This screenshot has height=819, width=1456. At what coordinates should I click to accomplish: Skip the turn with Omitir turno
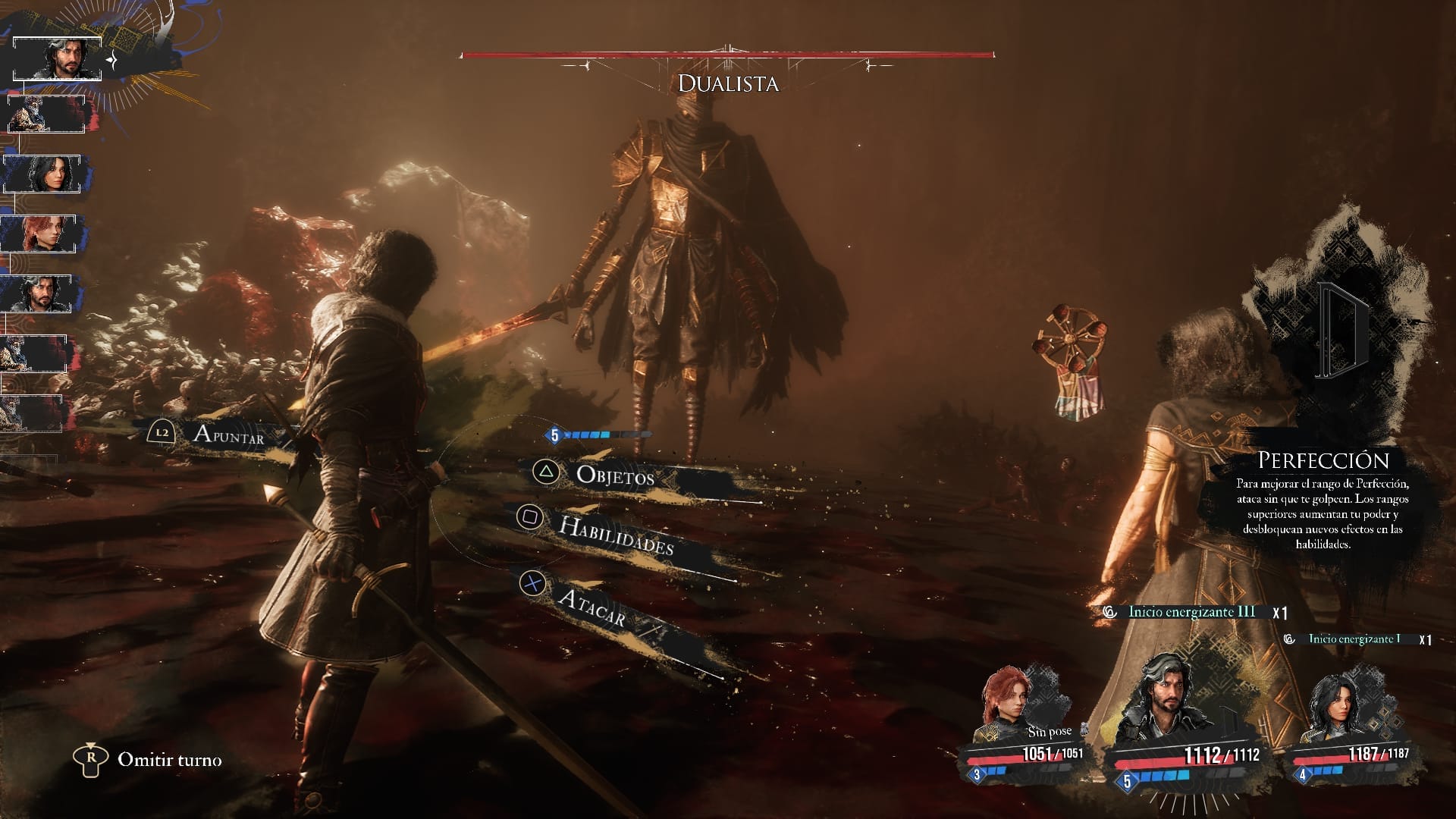(169, 760)
